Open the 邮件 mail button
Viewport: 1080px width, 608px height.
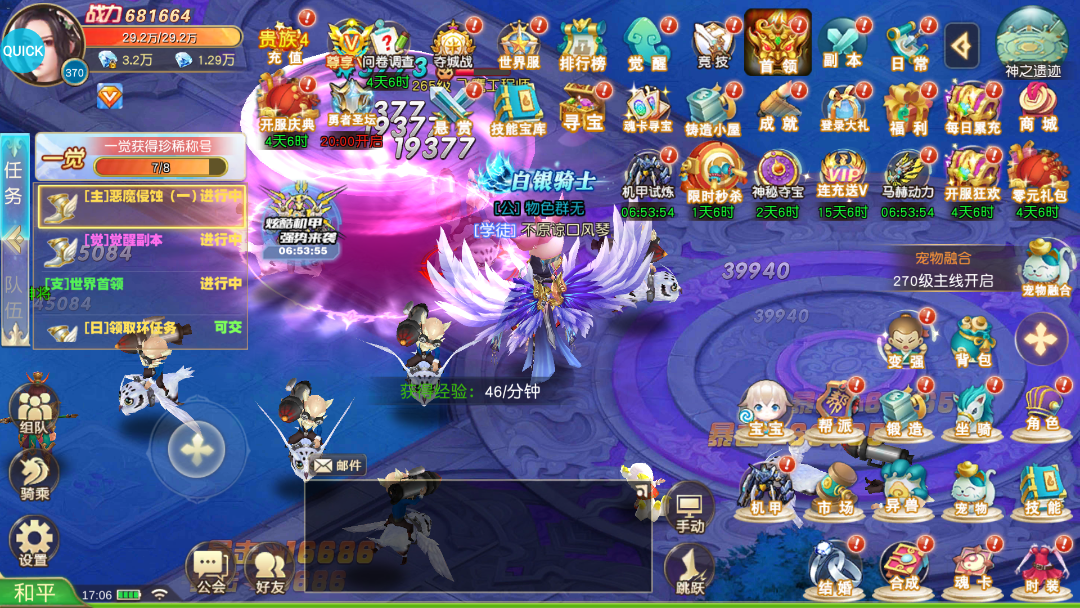(338, 465)
